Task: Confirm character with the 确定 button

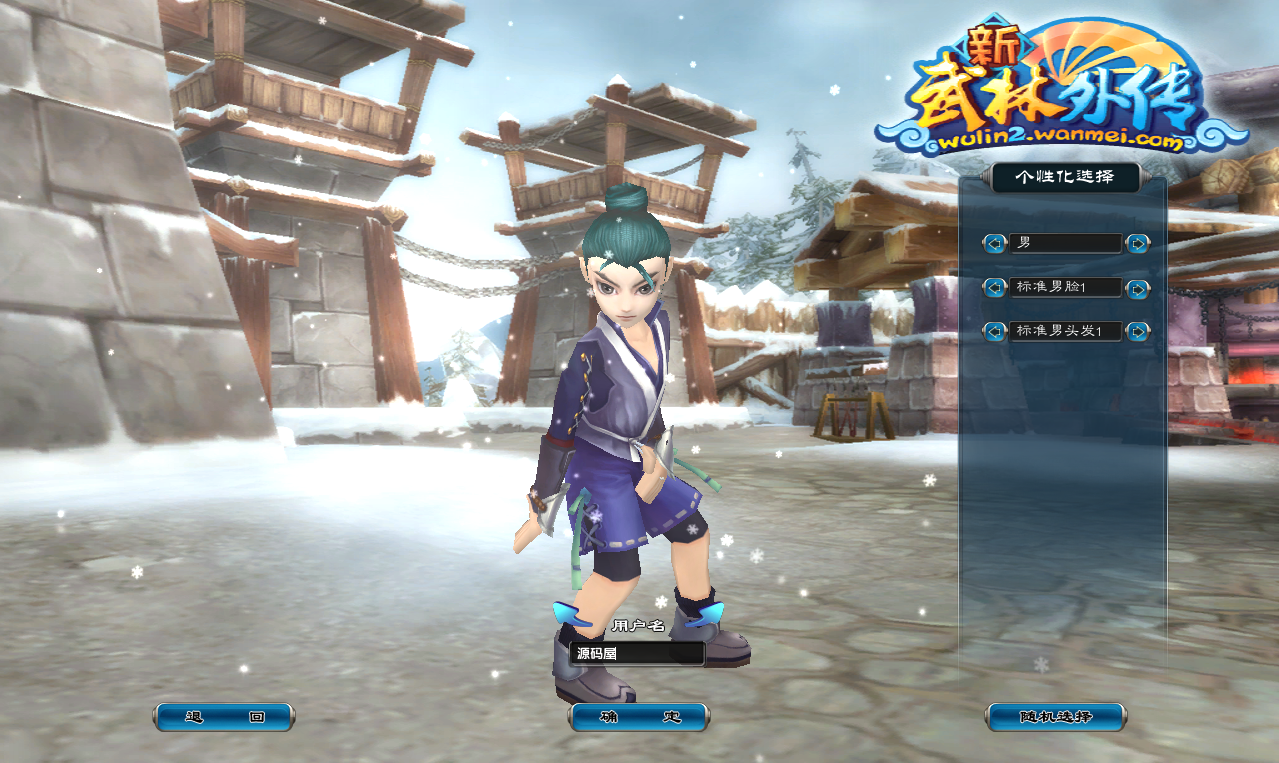Action: [639, 717]
